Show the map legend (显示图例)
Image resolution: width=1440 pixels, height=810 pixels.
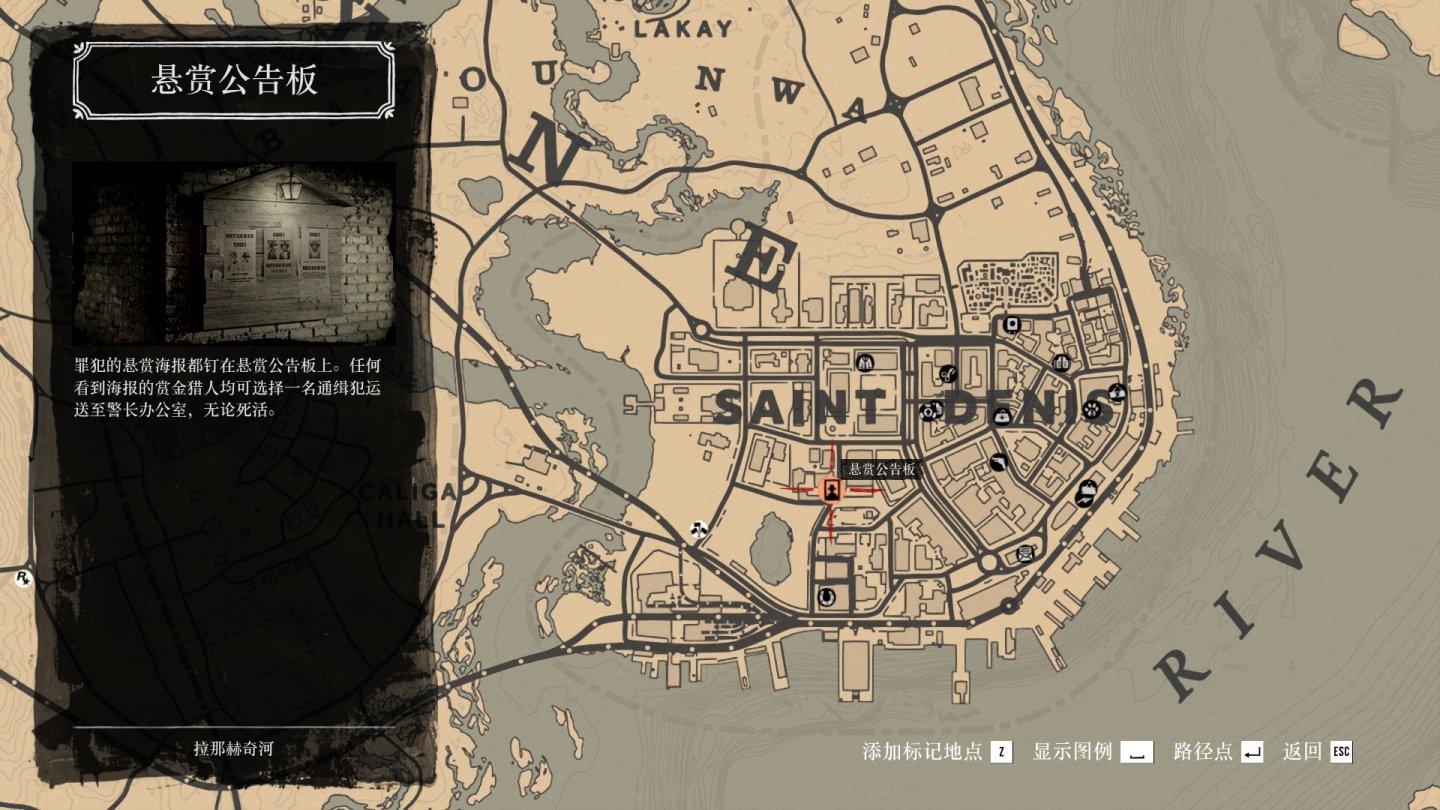(1136, 752)
